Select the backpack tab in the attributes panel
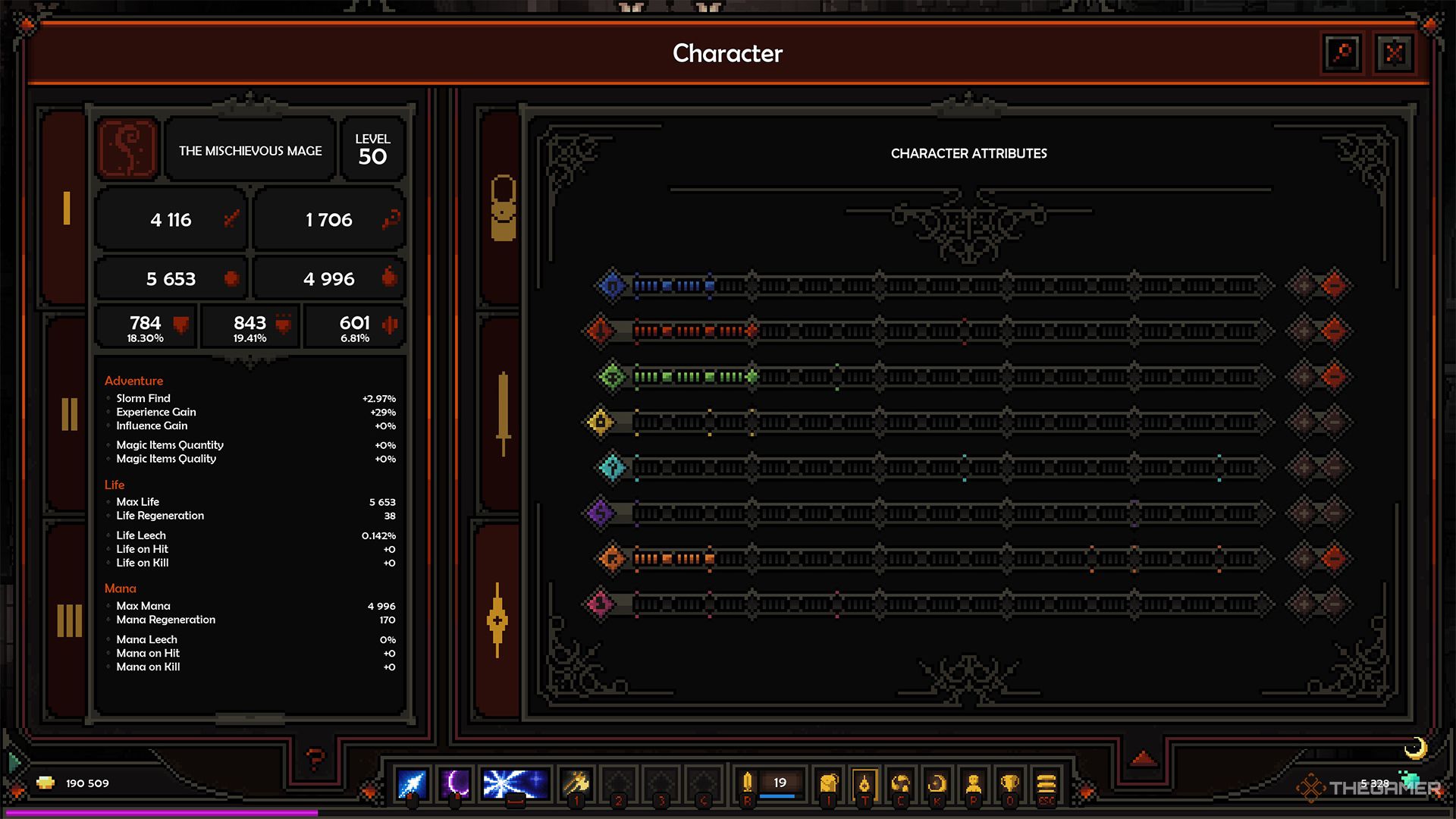Screen dimensions: 1456x819 point(503,209)
